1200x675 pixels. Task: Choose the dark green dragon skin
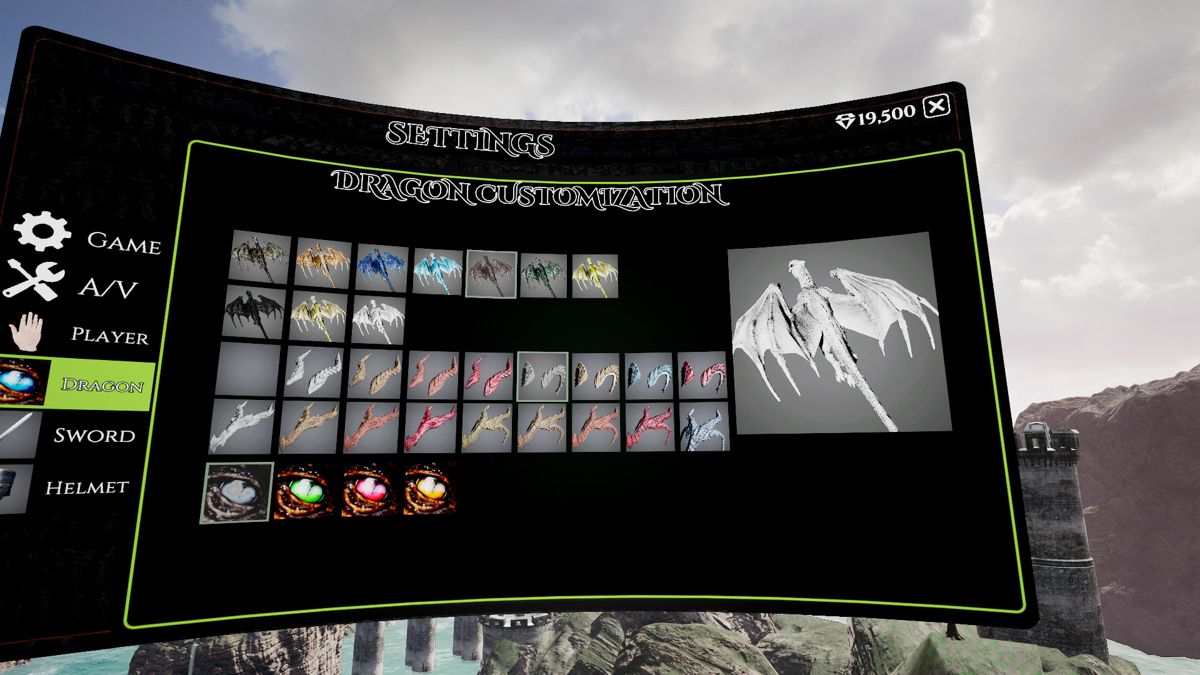(x=544, y=275)
